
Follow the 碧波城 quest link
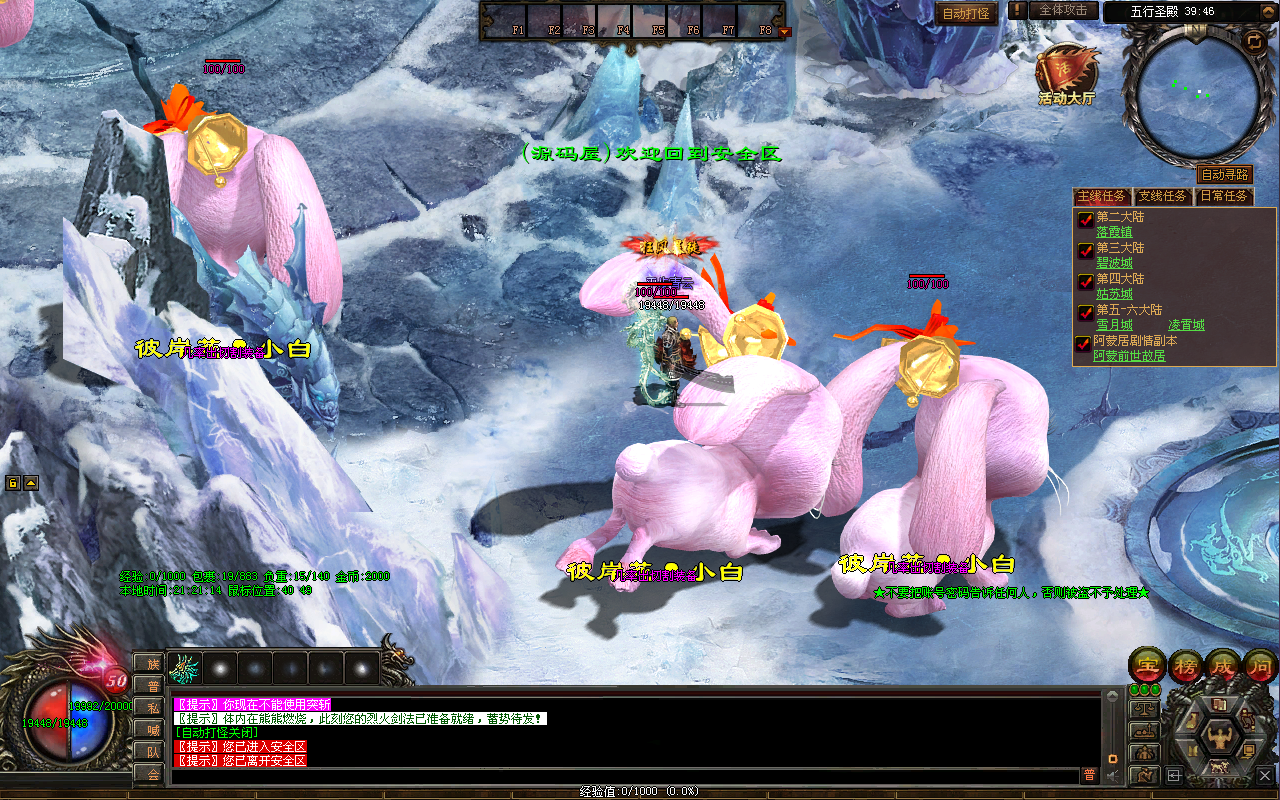1115,263
